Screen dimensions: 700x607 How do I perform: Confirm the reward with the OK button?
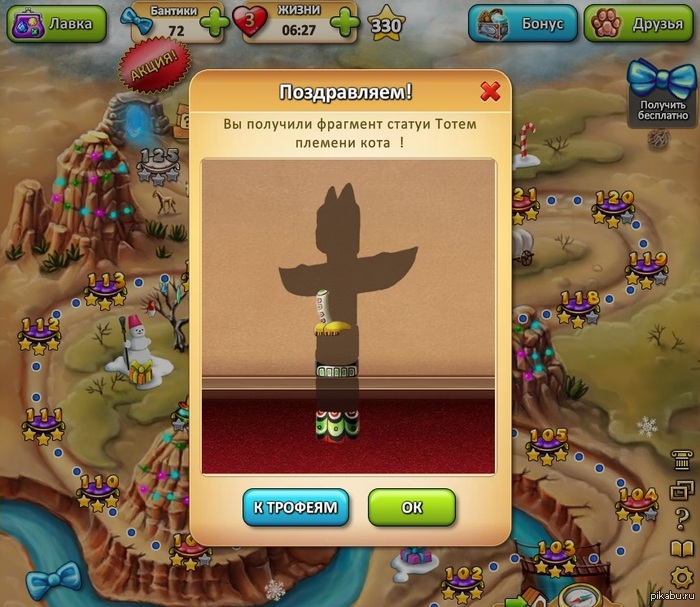[412, 507]
